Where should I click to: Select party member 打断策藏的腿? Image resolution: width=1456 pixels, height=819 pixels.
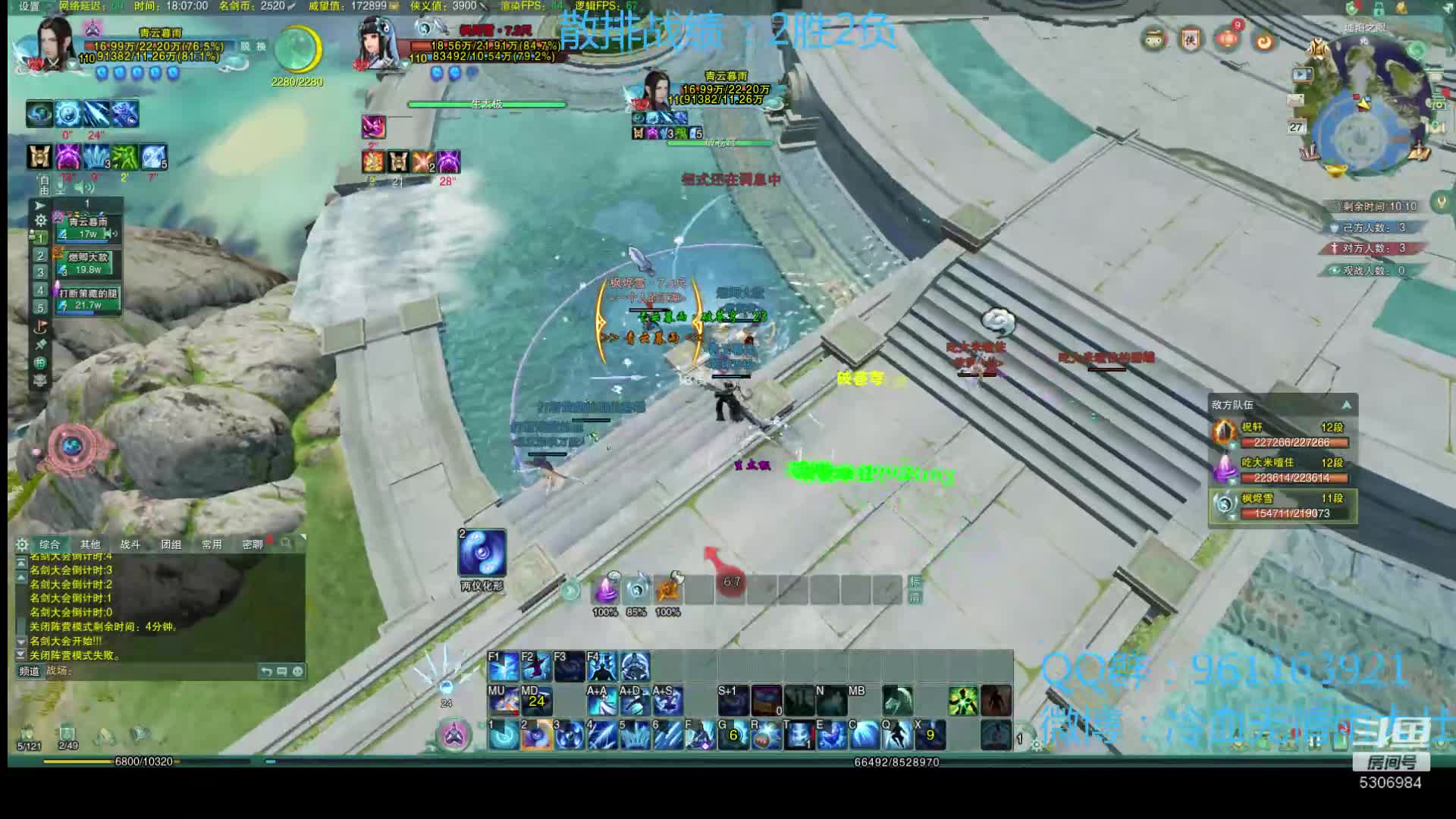click(89, 299)
